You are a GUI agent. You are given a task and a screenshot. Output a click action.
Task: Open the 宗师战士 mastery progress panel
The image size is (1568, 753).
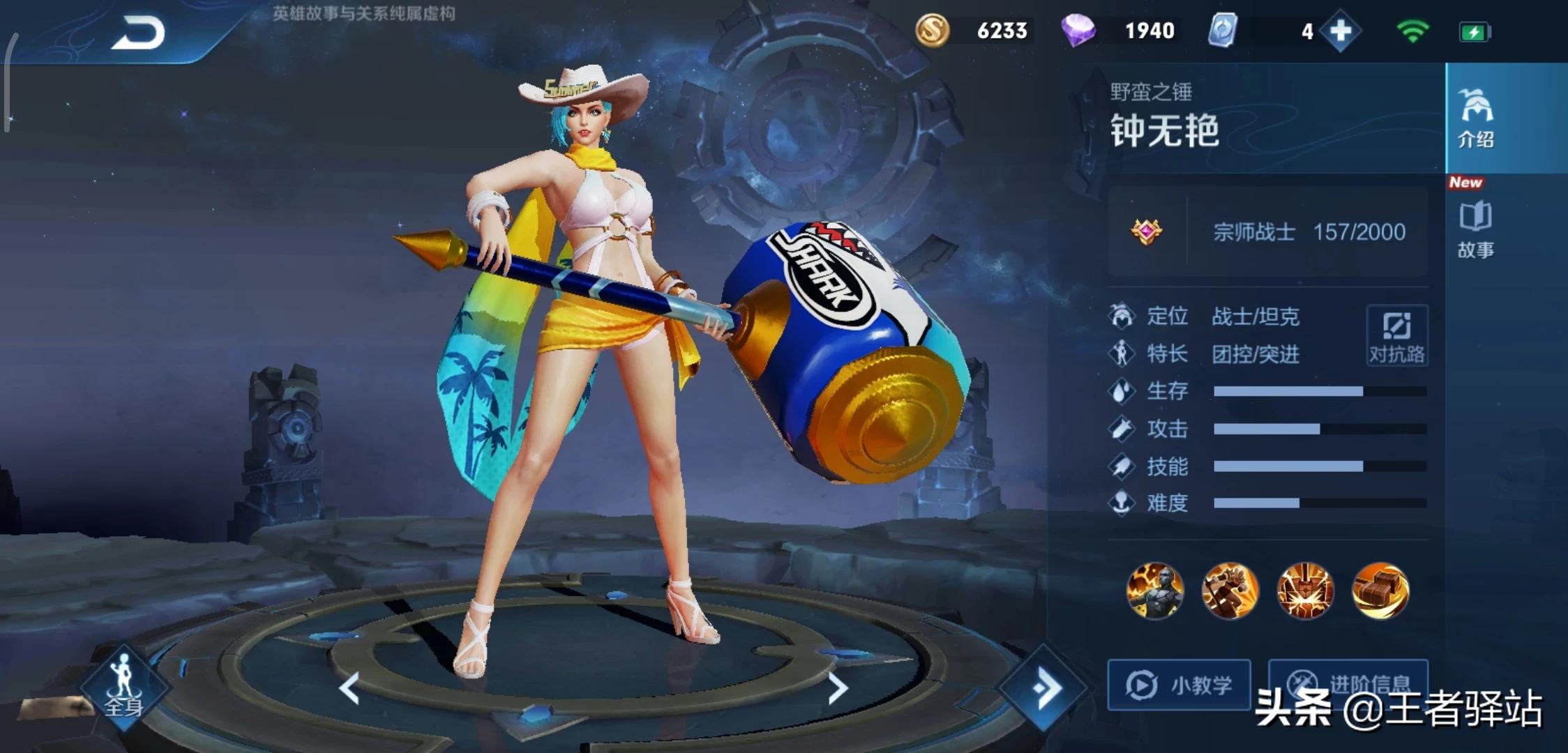tap(1267, 231)
